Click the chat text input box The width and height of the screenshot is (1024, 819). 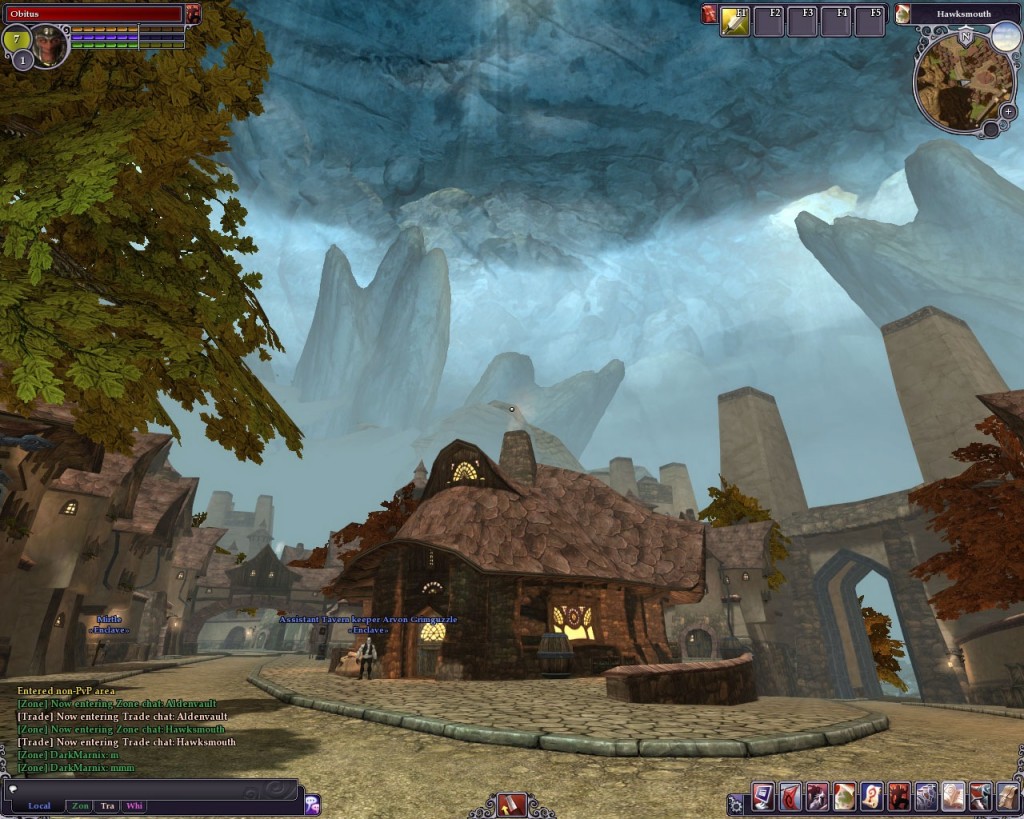pos(150,789)
